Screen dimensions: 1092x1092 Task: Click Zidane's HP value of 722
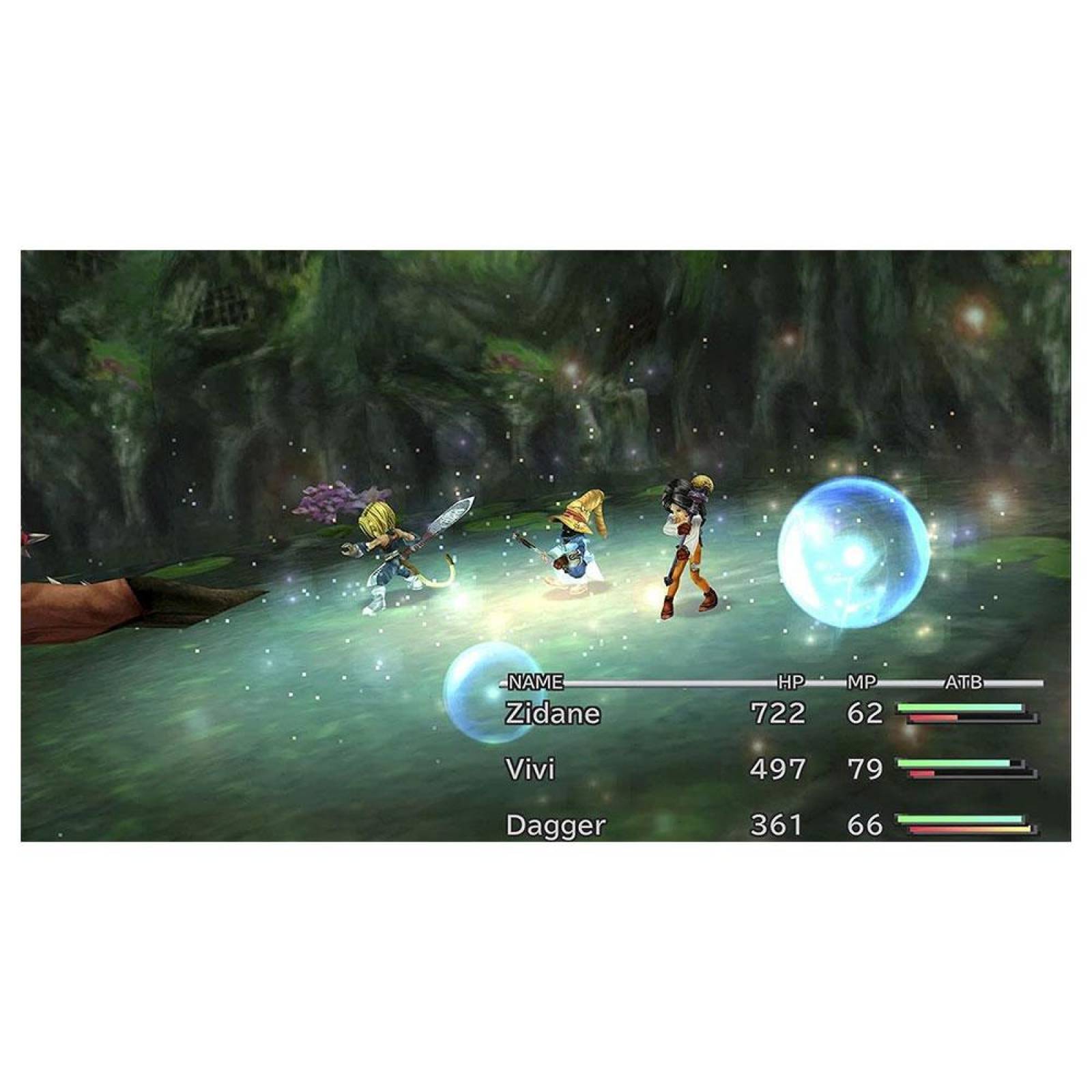[778, 713]
